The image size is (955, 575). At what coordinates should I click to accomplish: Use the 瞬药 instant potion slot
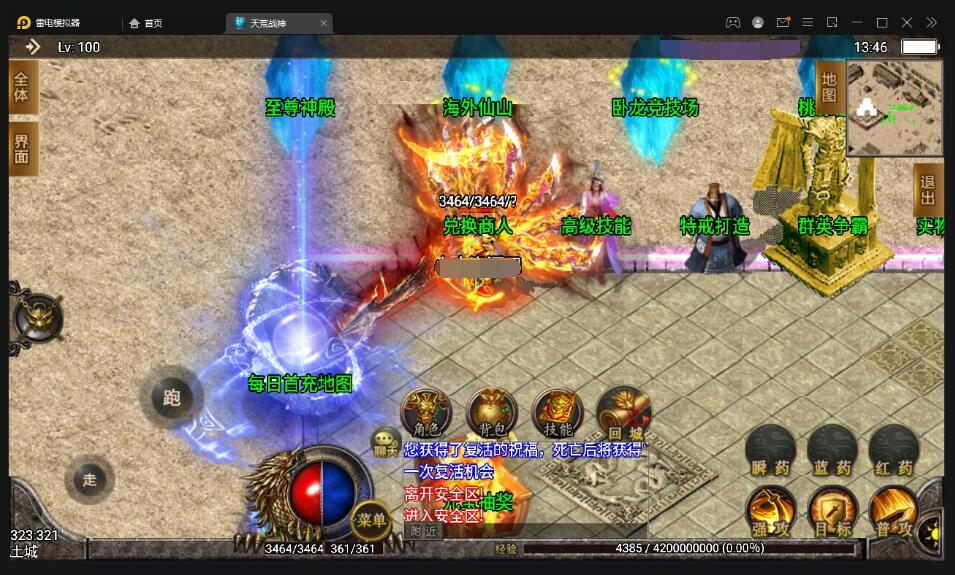click(x=770, y=451)
